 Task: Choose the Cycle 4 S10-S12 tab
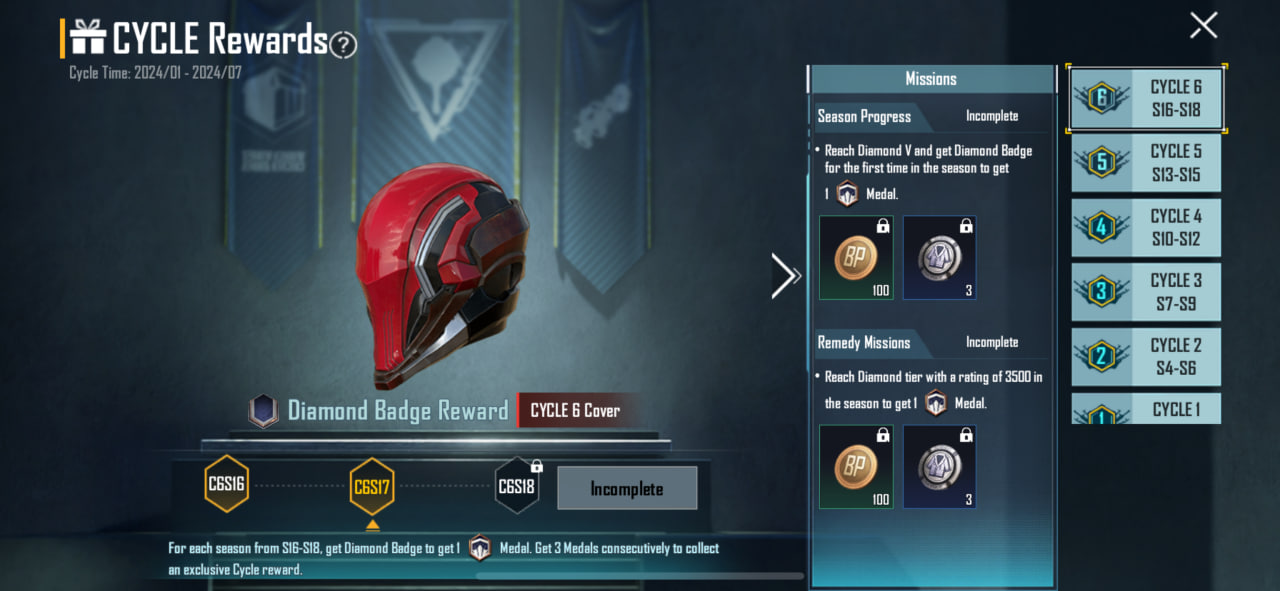pos(1146,227)
